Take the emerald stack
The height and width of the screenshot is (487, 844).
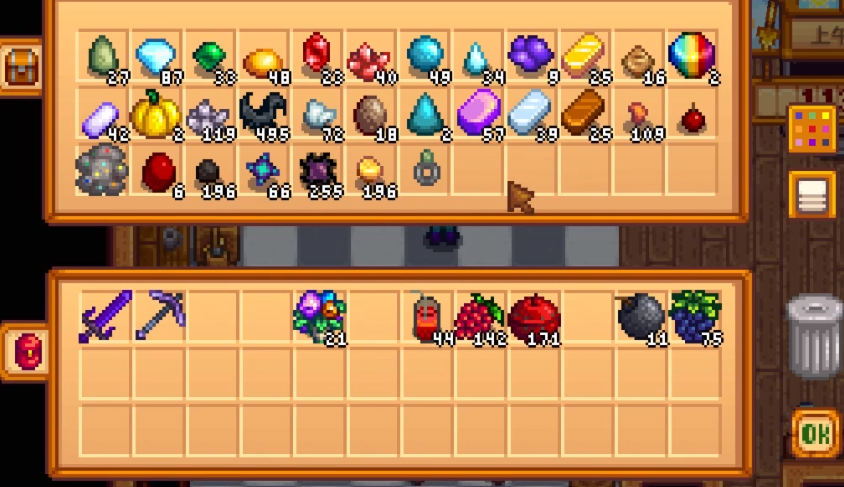(x=209, y=56)
